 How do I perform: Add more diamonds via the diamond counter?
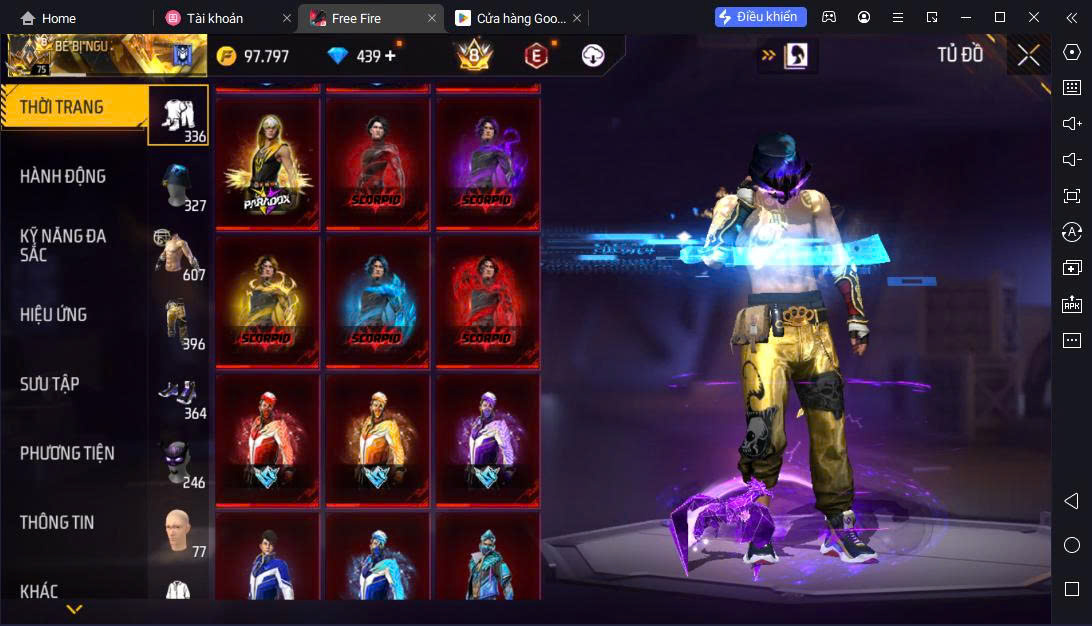click(390, 56)
